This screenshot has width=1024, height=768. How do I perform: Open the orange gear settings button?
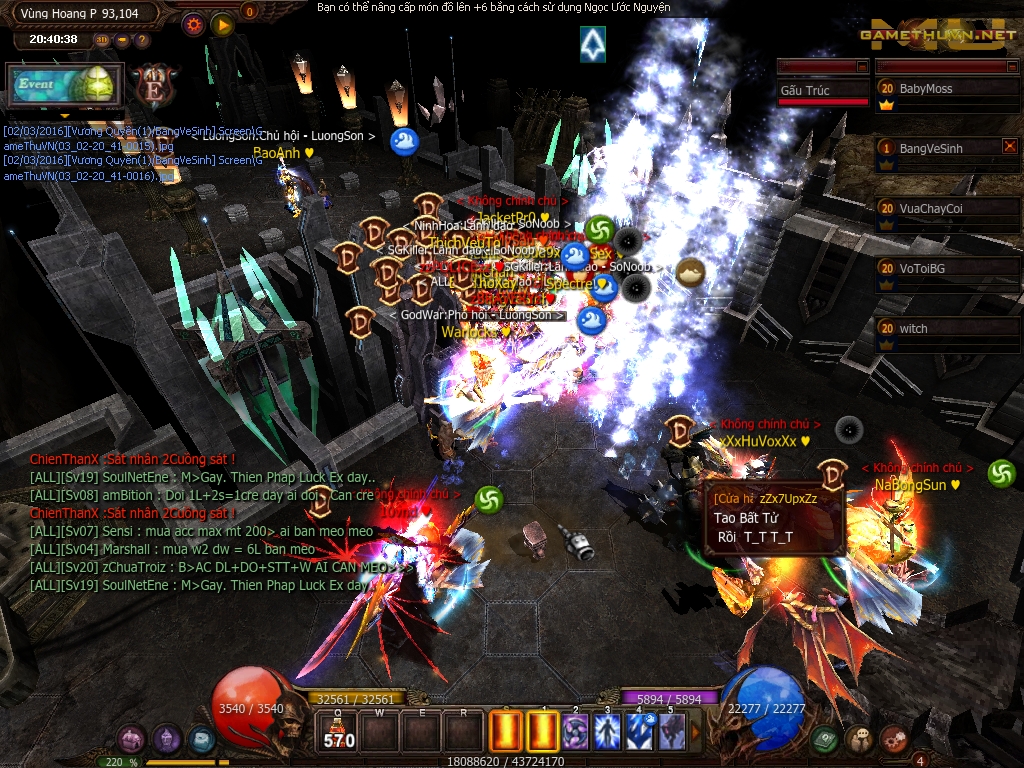(194, 23)
